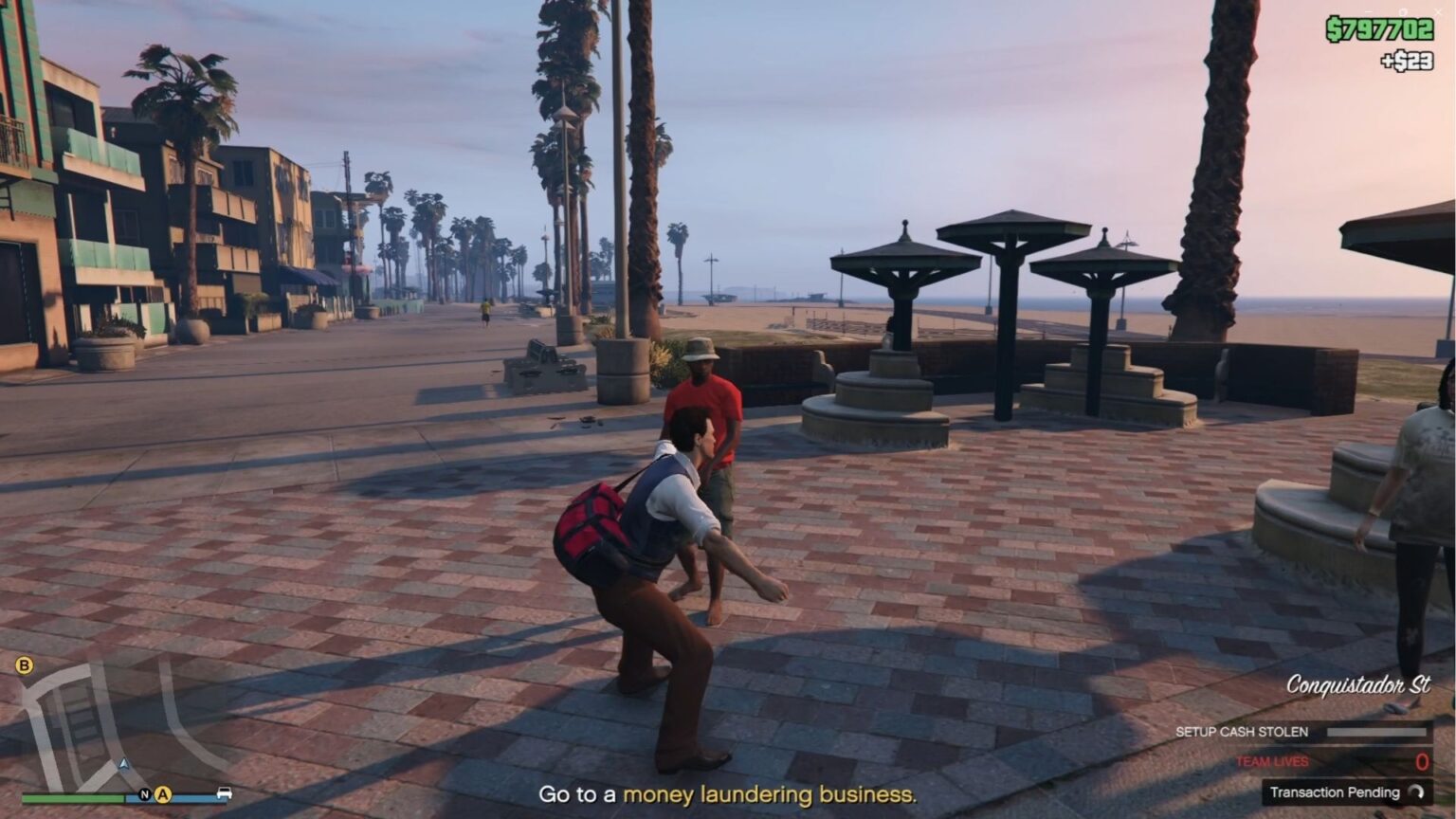Click the X close icon in the top-right corner

(x=1438, y=12)
